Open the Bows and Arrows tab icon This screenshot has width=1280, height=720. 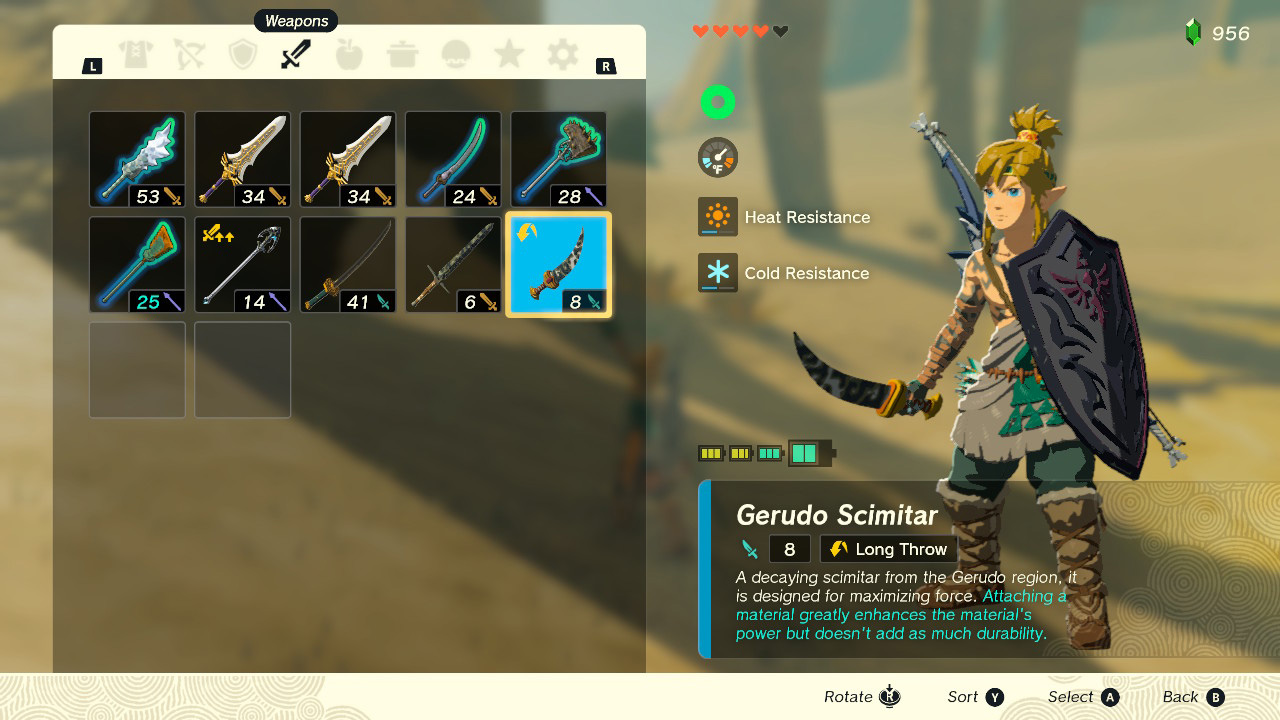click(x=190, y=54)
